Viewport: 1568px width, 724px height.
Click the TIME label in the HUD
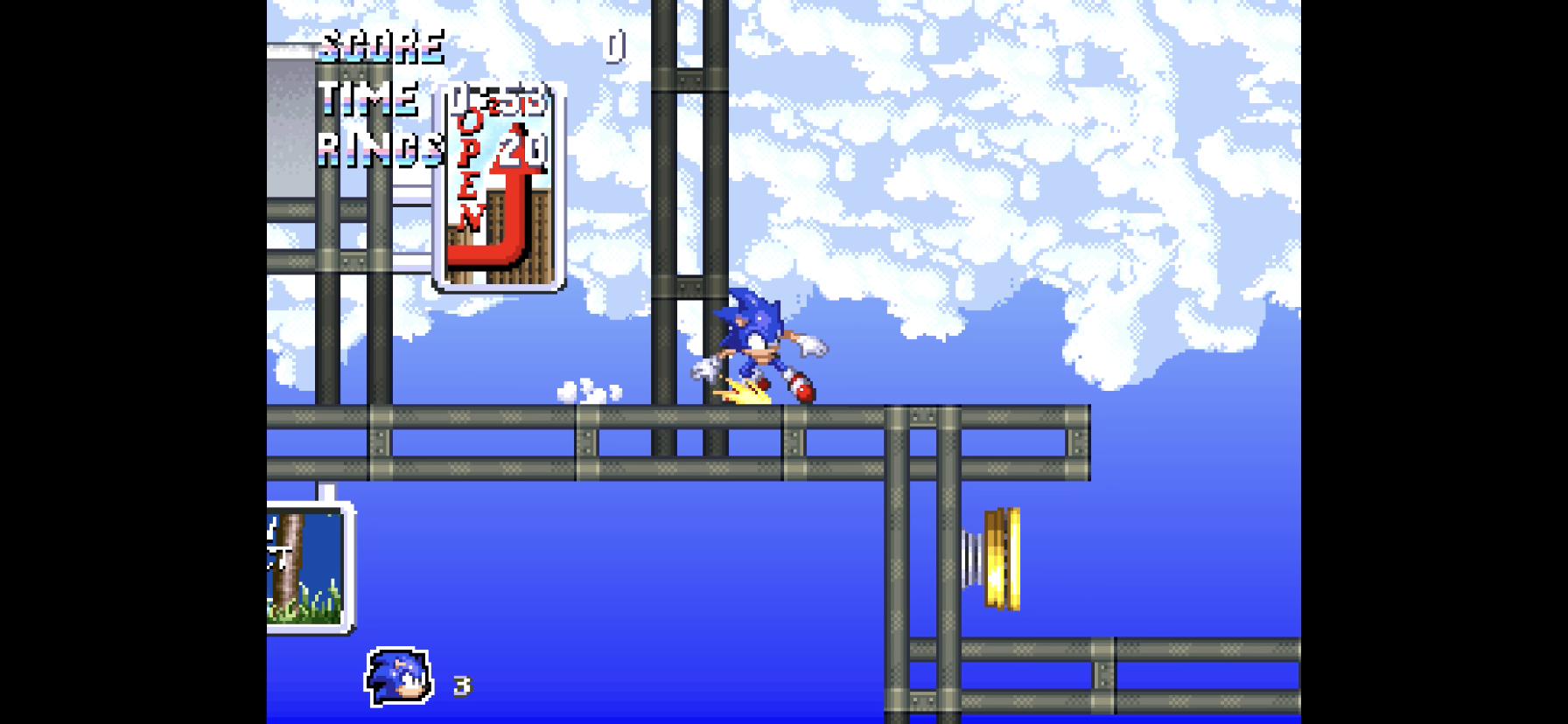(367, 98)
